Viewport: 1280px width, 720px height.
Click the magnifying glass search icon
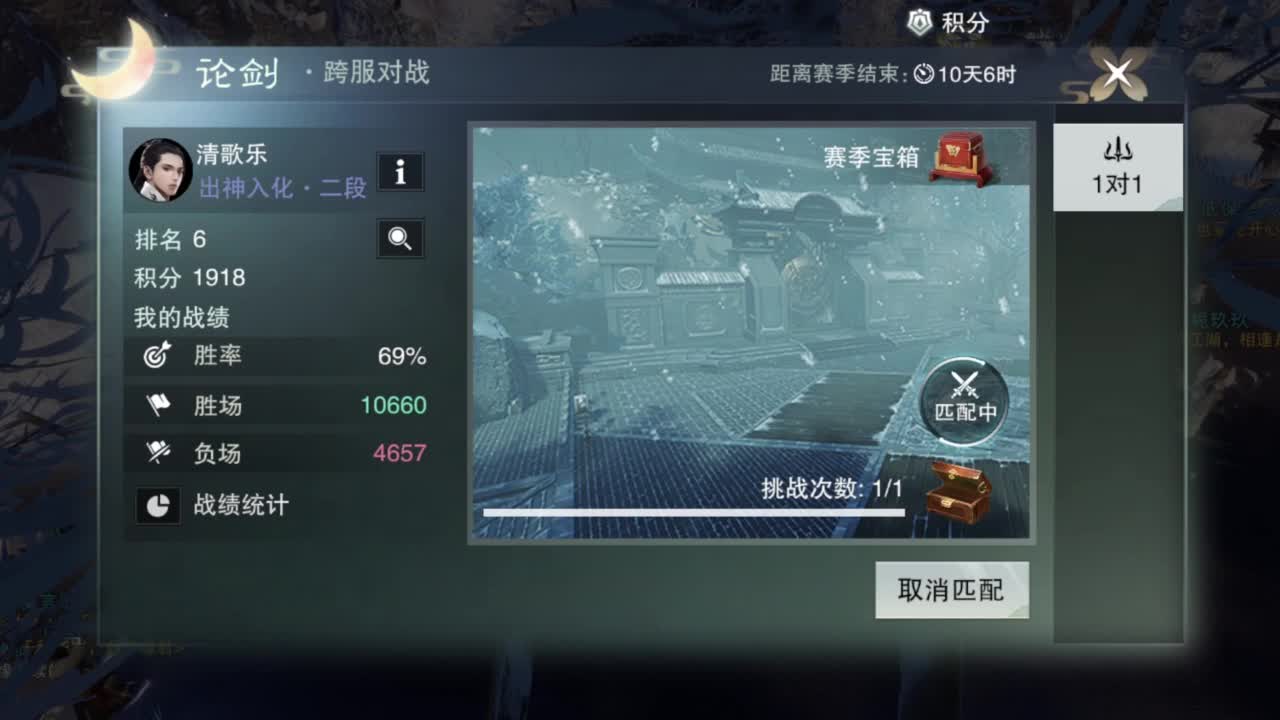click(x=400, y=239)
